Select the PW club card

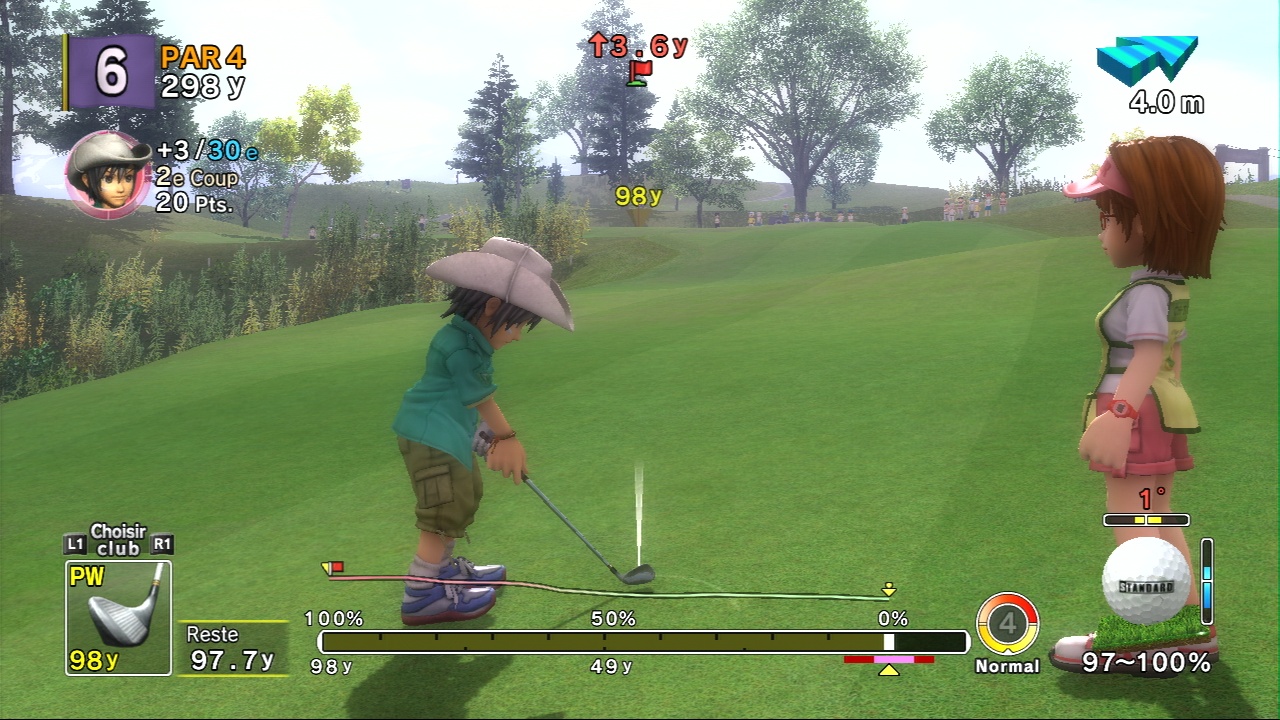click(118, 617)
